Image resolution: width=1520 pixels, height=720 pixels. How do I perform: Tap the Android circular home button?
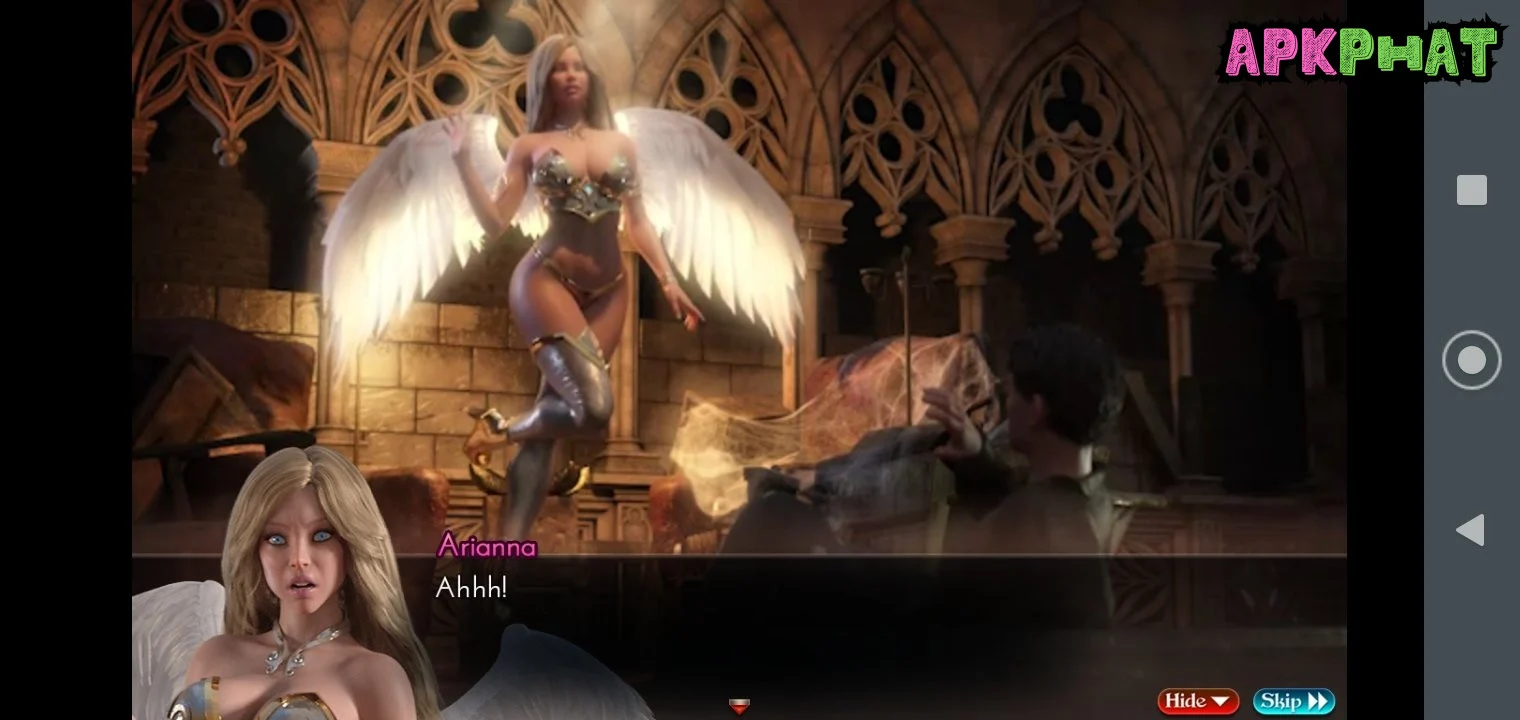(x=1471, y=360)
